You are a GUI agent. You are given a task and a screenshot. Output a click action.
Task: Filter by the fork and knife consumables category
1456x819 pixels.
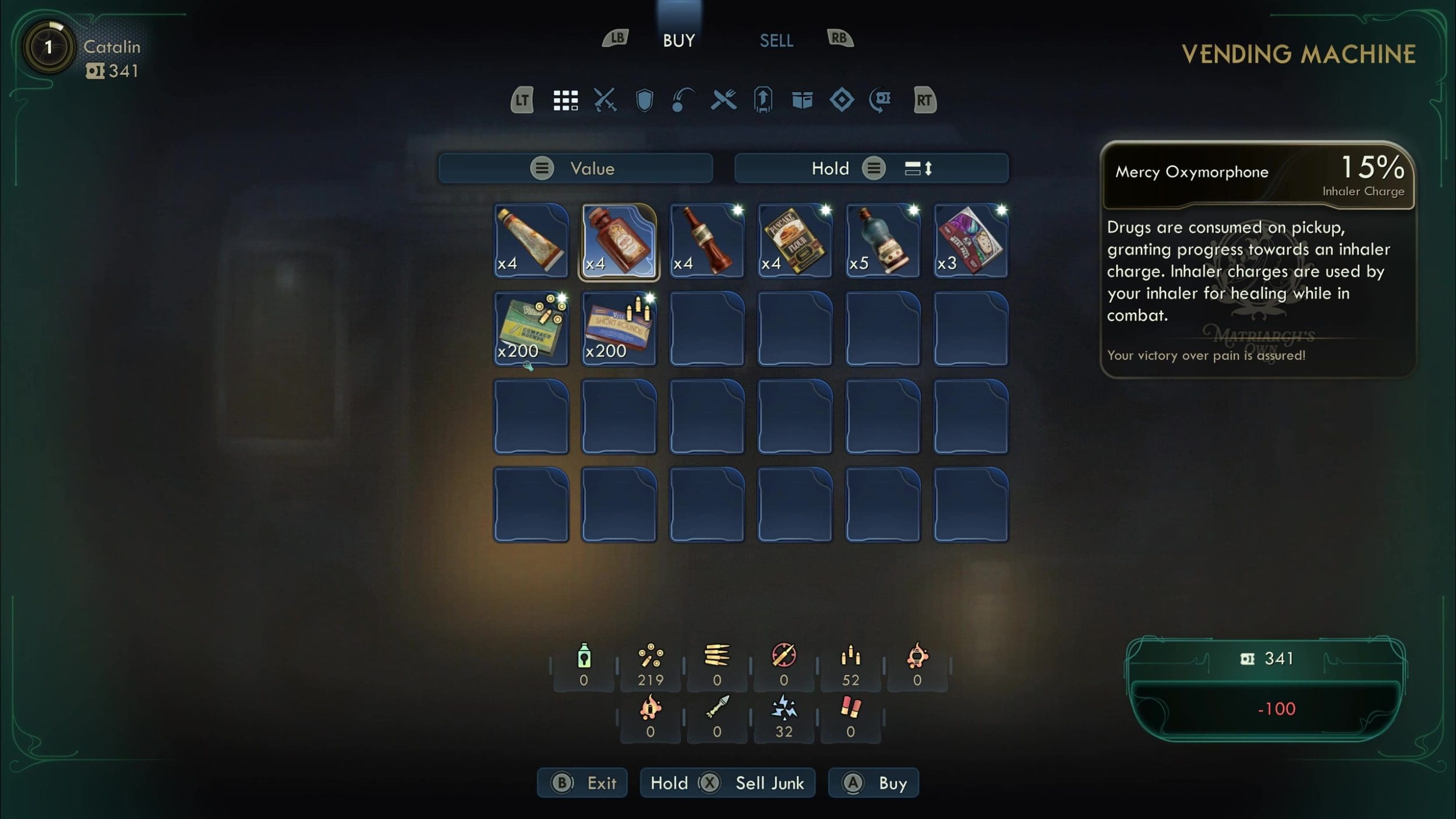[x=723, y=100]
